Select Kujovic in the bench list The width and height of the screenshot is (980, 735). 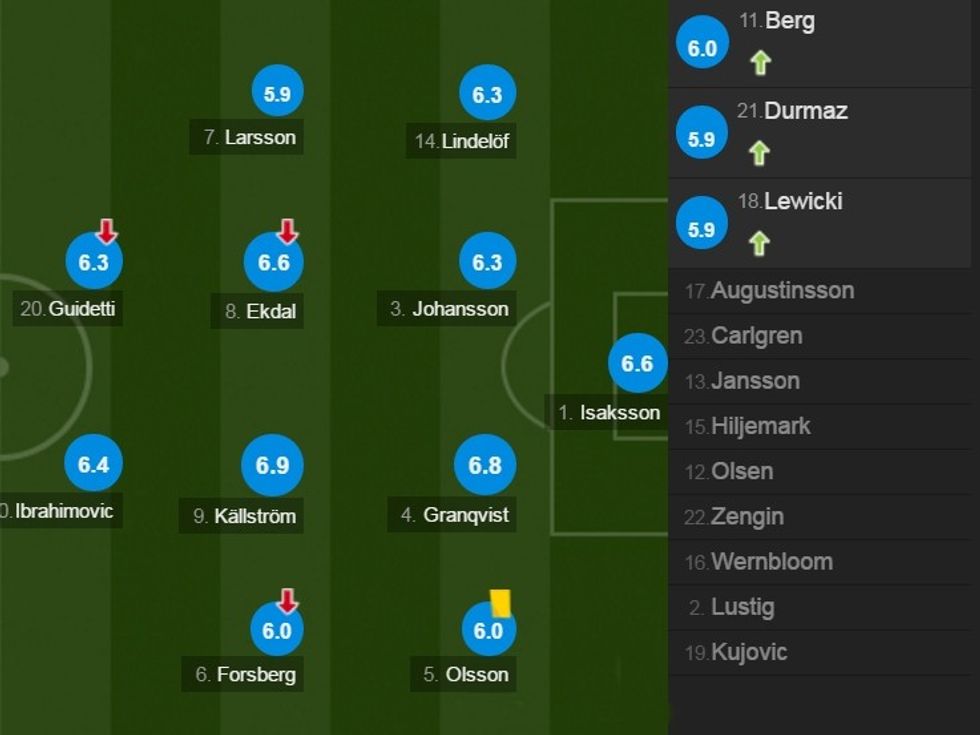[749, 652]
